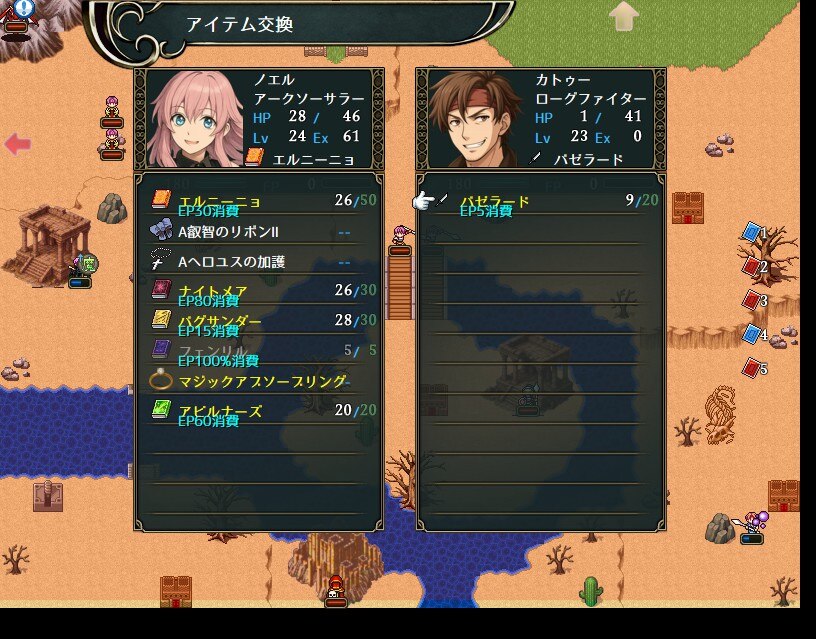Viewport: 816px width, 639px height.
Task: Select the red card icon numbered 3
Action: coord(752,300)
